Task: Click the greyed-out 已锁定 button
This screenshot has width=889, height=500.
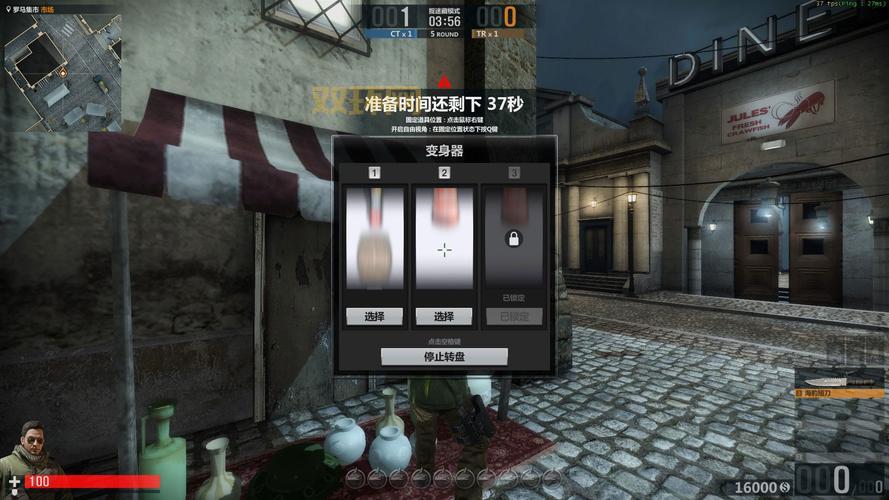Action: click(x=514, y=316)
